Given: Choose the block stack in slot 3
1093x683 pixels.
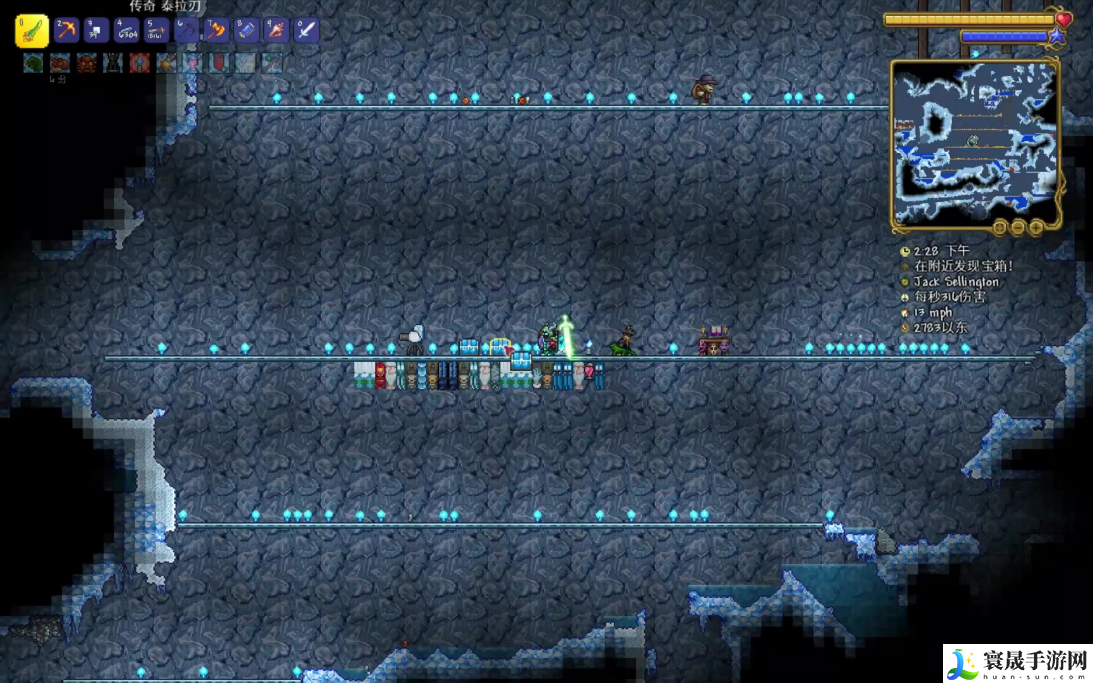Looking at the screenshot, I should click(96, 30).
